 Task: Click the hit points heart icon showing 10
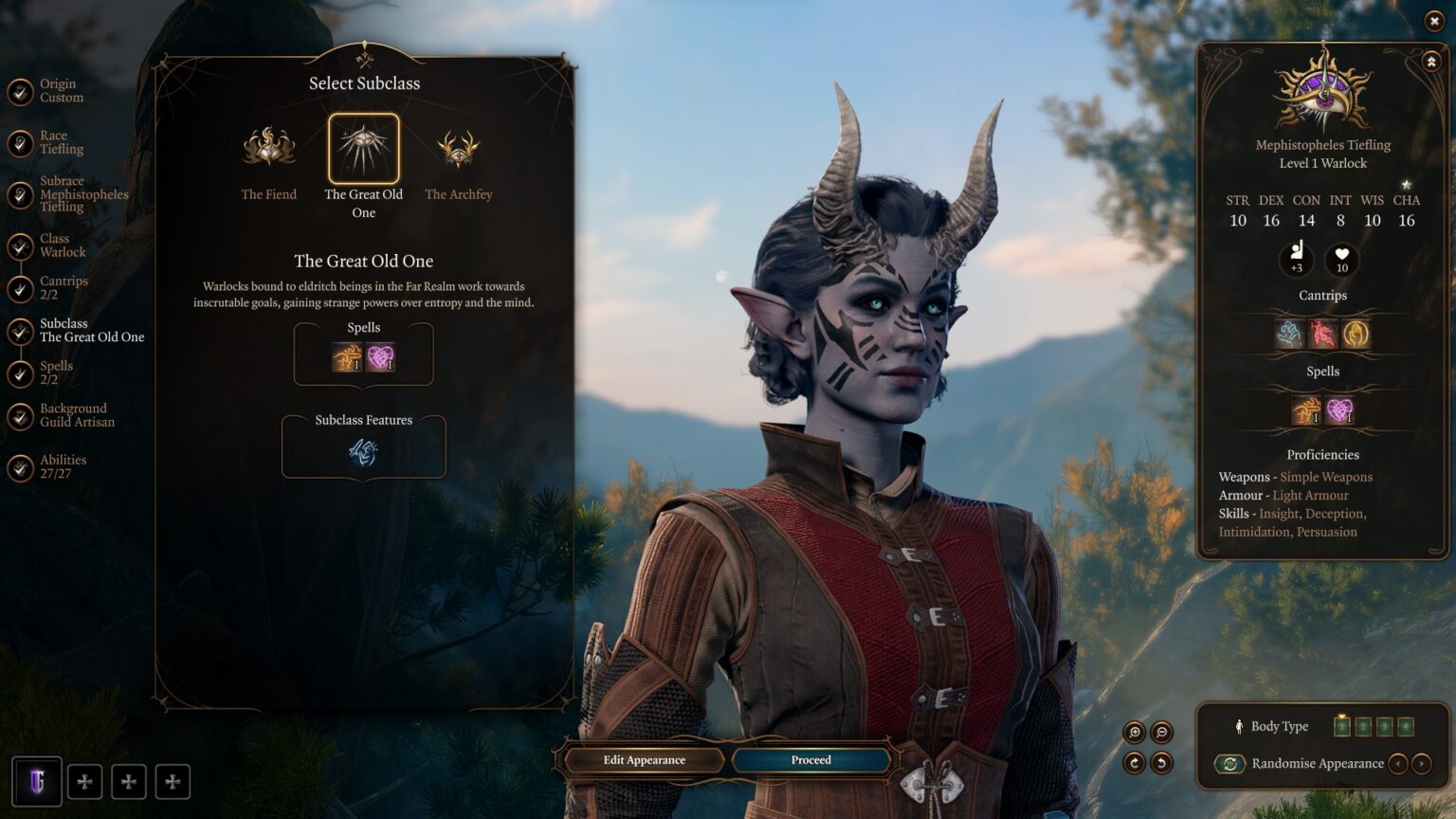tap(1341, 257)
